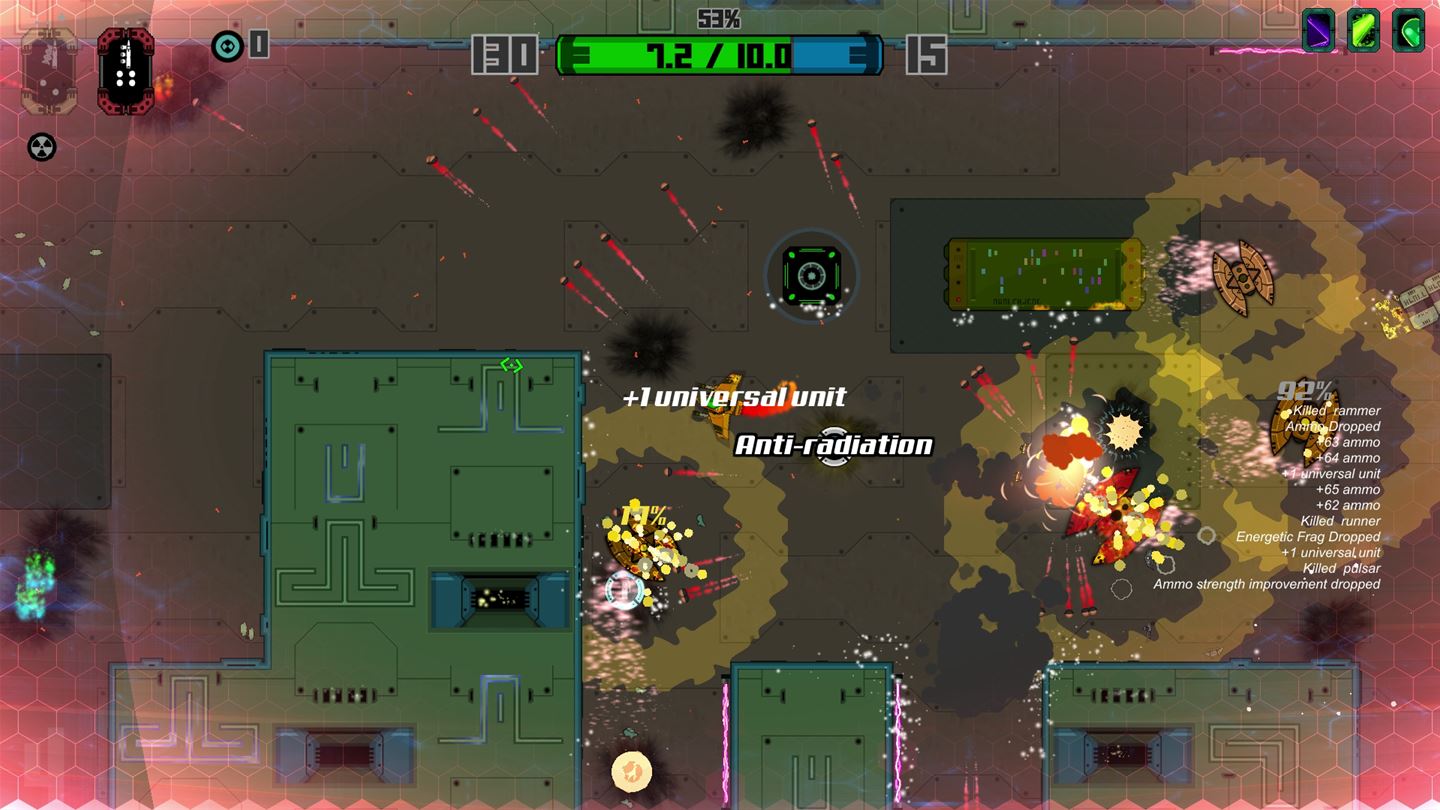Image resolution: width=1440 pixels, height=810 pixels.
Task: Click the 53% progress label at top
Action: tap(718, 16)
